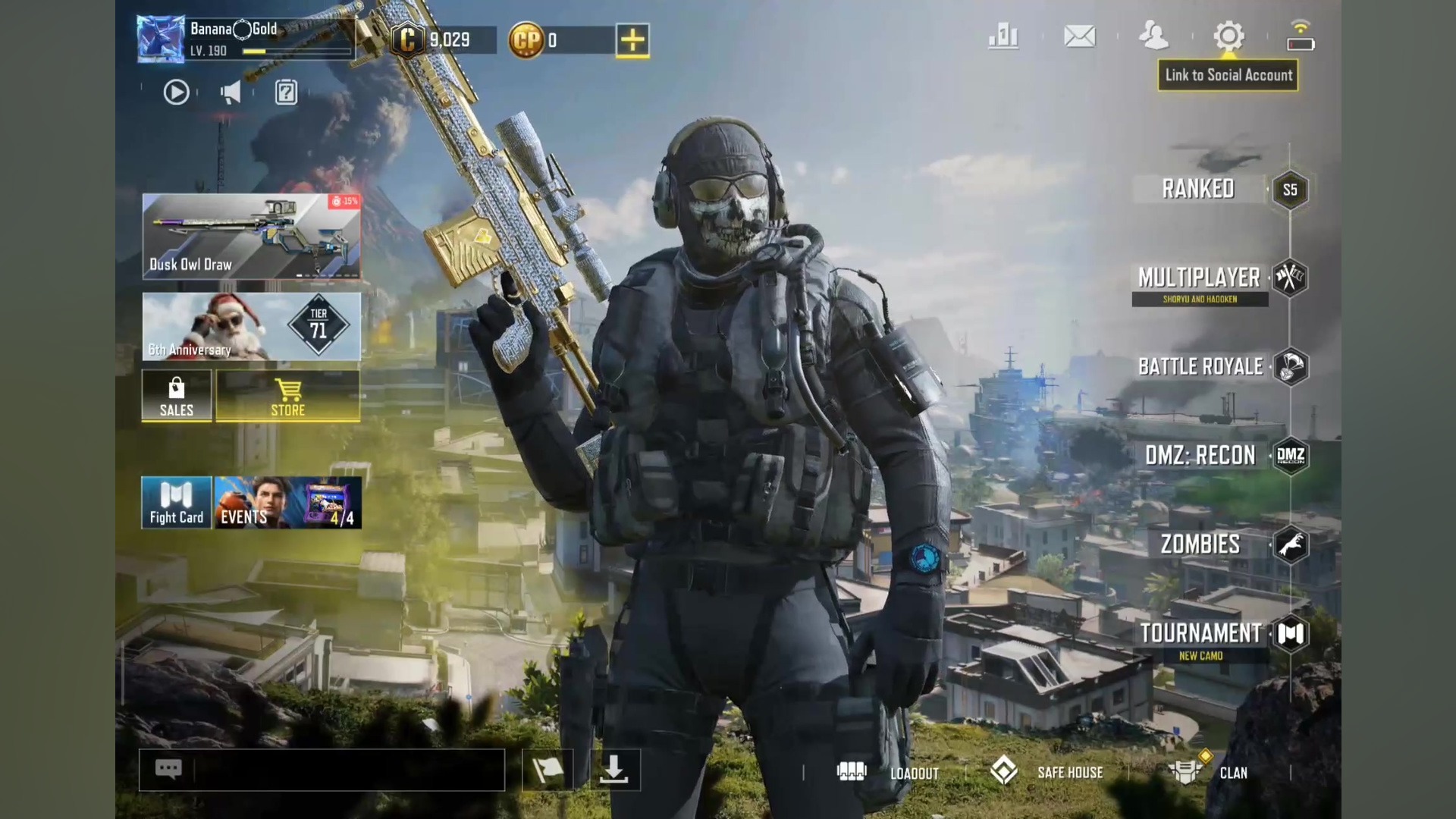Open the Sales shop

[176, 395]
